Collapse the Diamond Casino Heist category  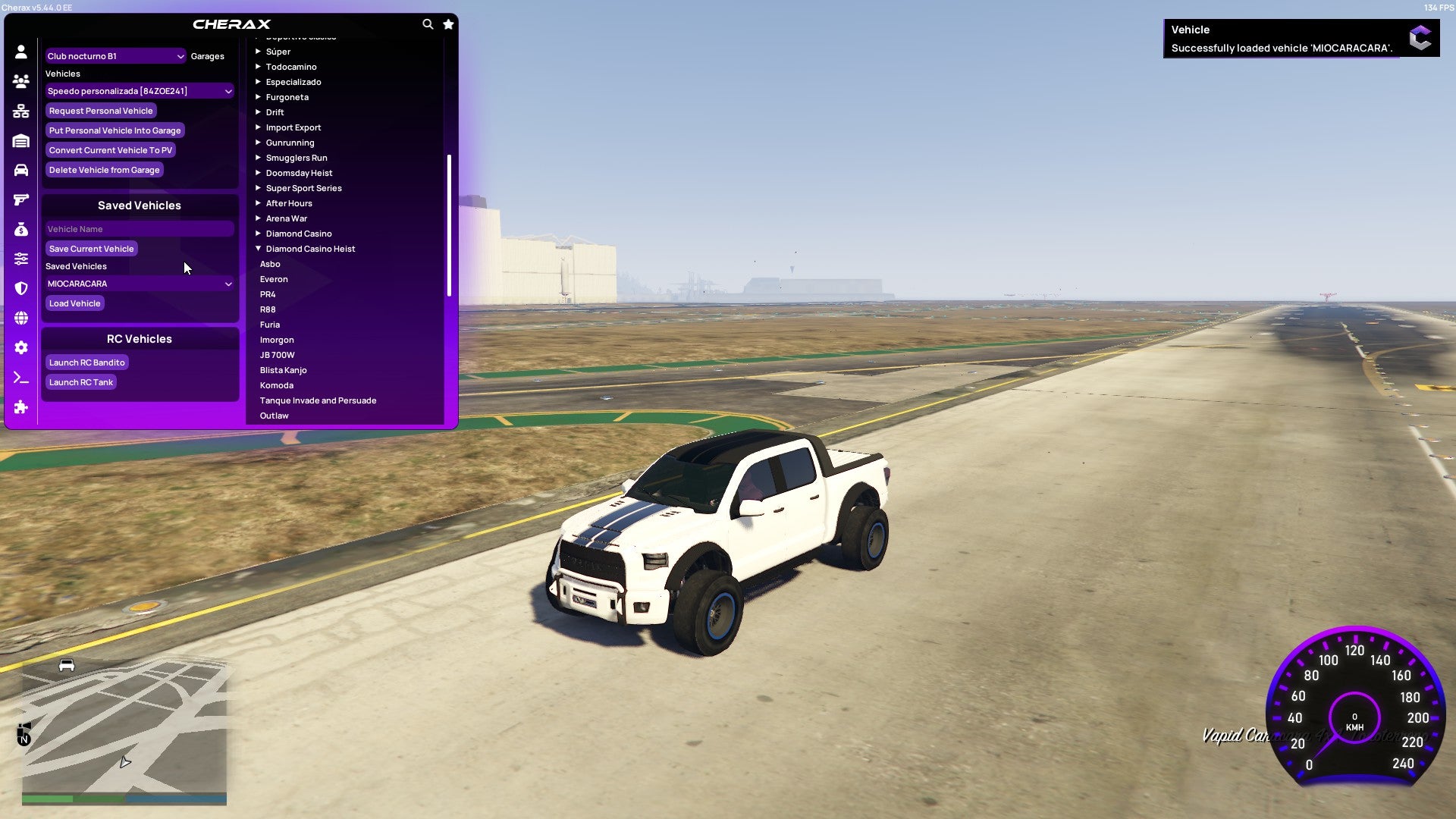[310, 248]
